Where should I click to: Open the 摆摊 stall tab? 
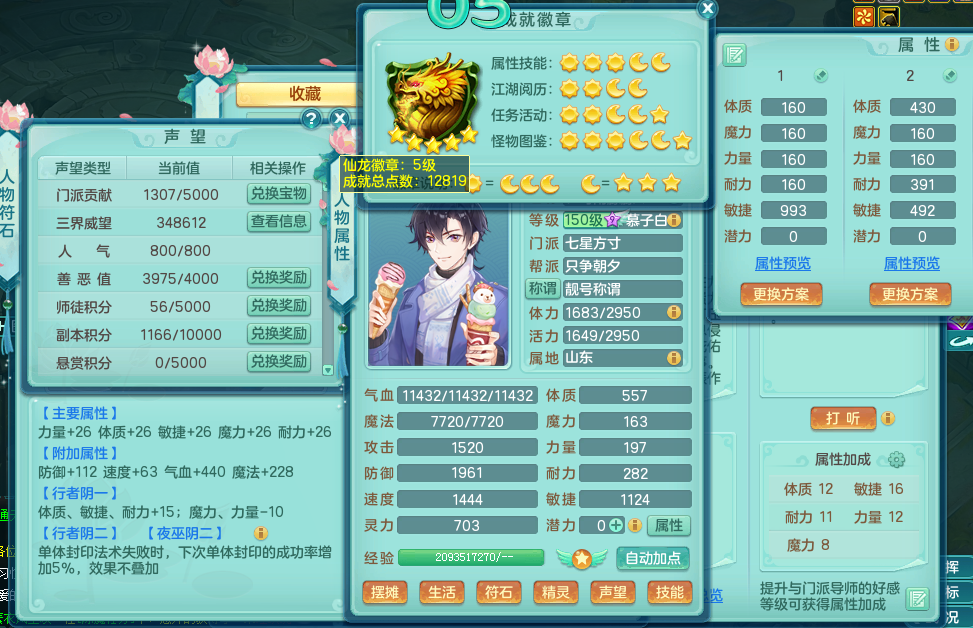pos(385,592)
